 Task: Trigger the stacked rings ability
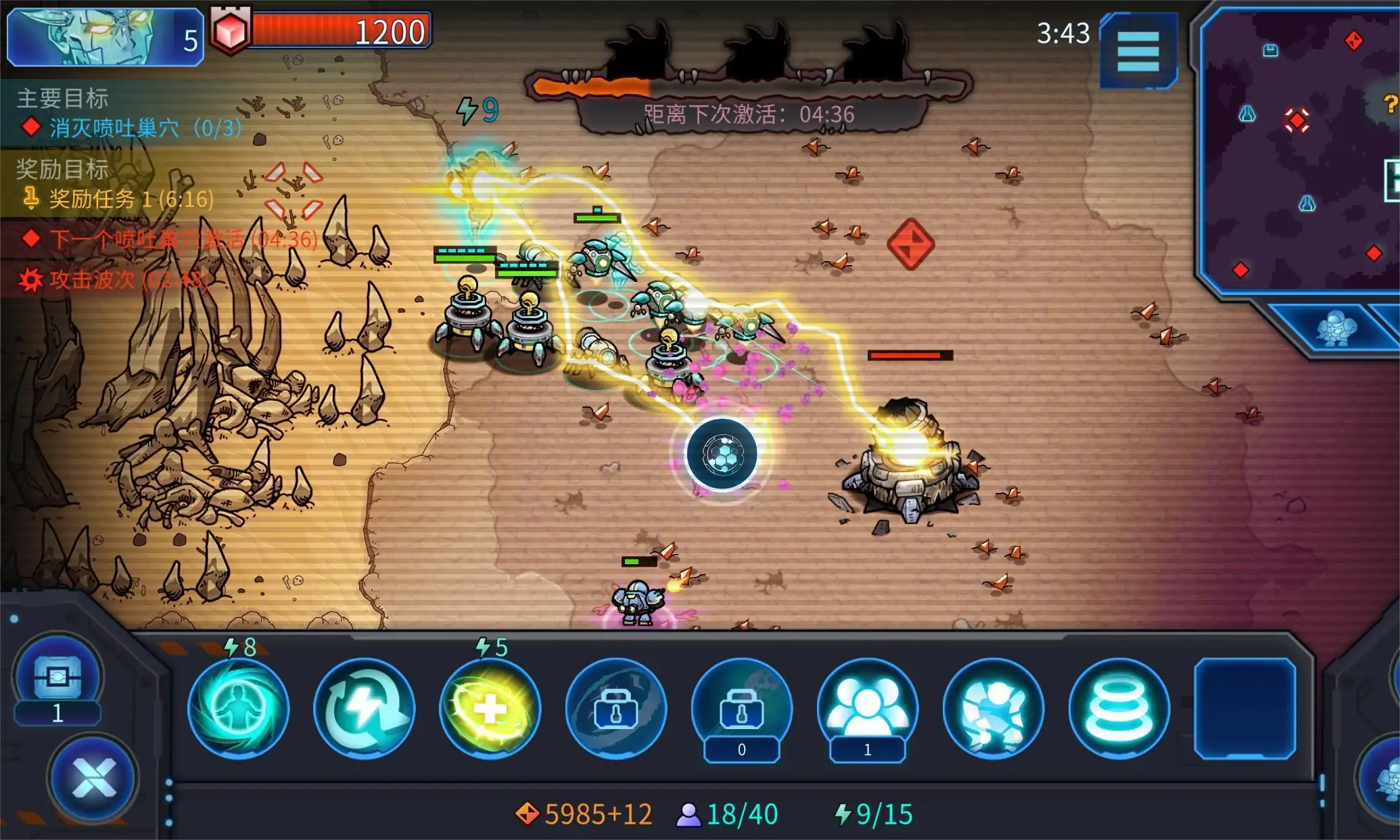[x=1119, y=708]
